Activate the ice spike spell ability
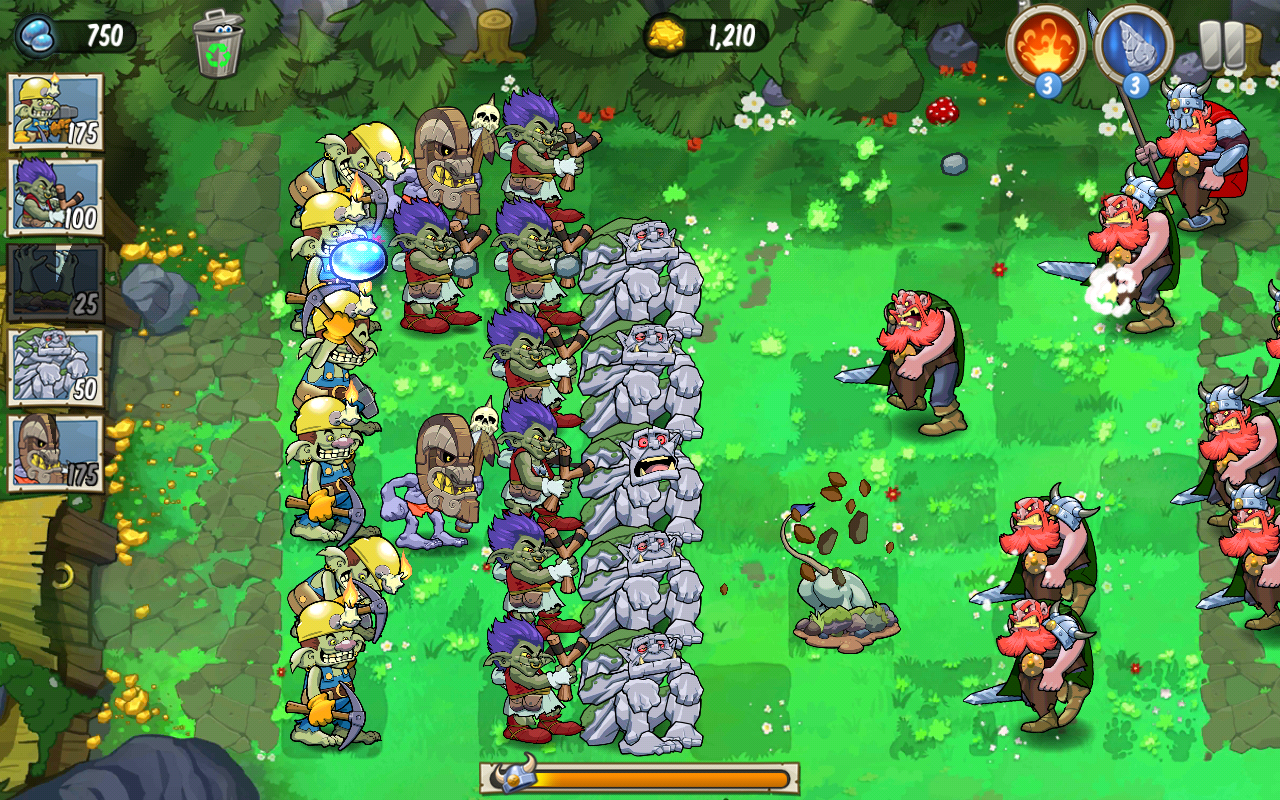Screen dimensions: 1280x800 [1133, 44]
